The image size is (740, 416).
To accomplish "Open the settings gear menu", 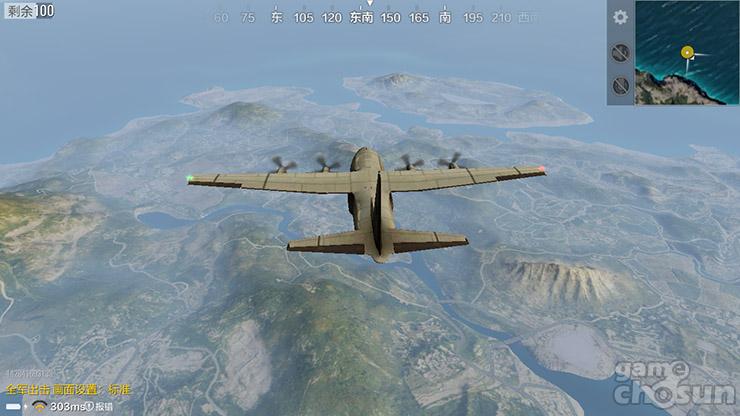I will (x=621, y=17).
